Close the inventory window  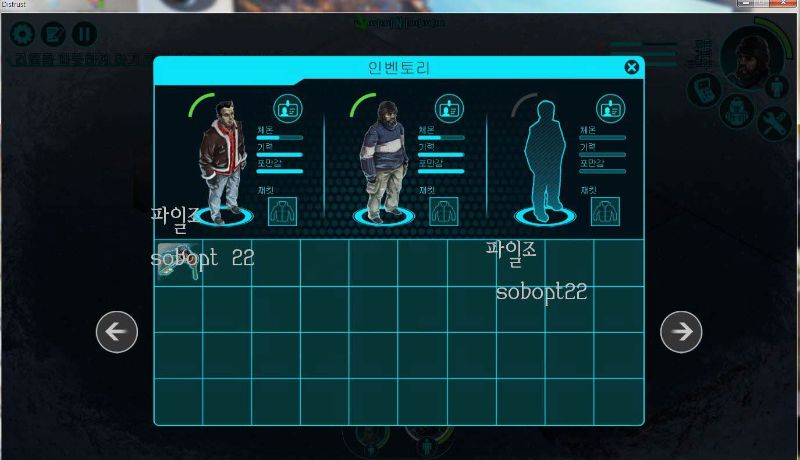[631, 67]
